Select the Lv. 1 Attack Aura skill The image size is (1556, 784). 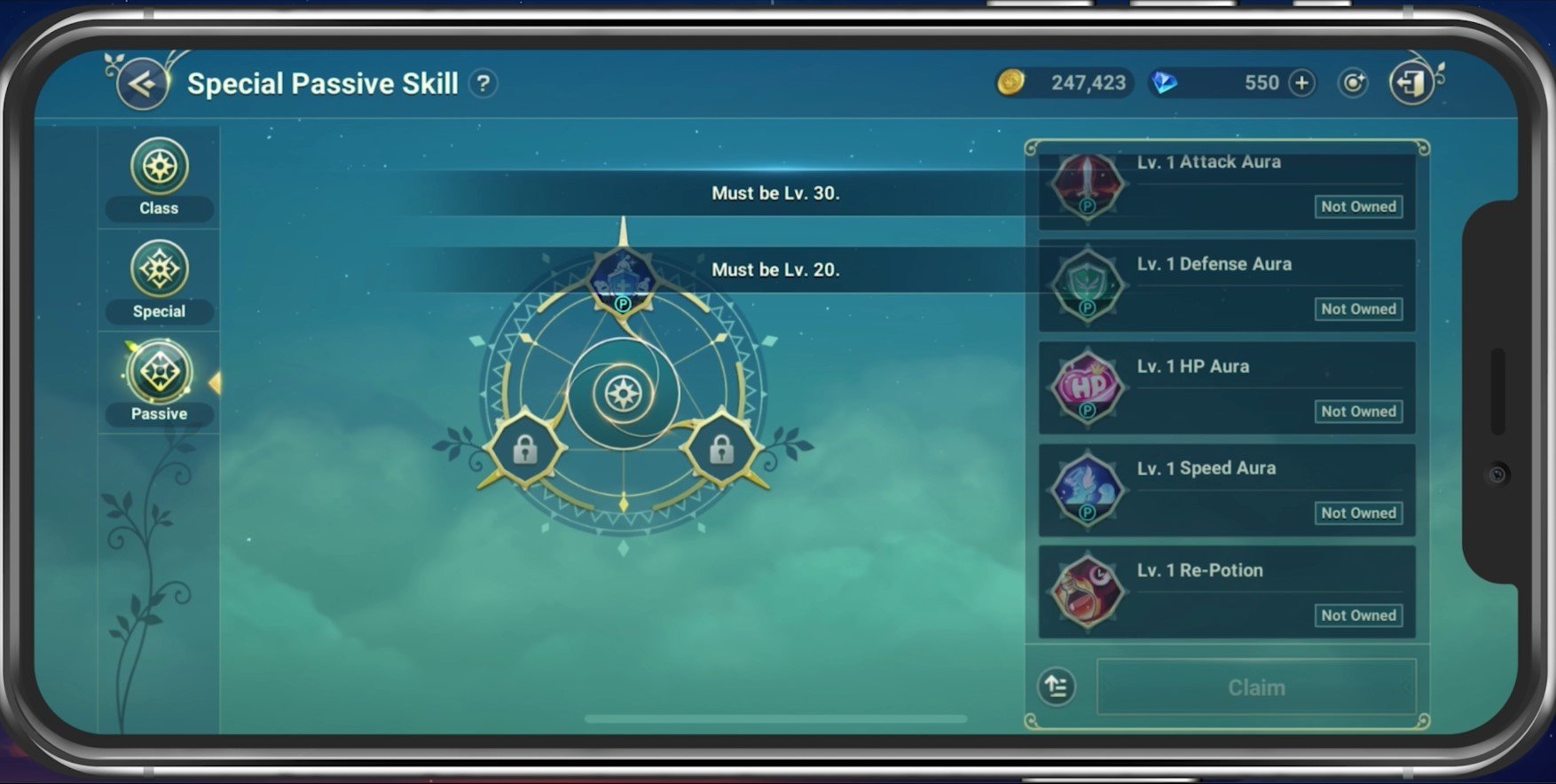(x=1226, y=186)
